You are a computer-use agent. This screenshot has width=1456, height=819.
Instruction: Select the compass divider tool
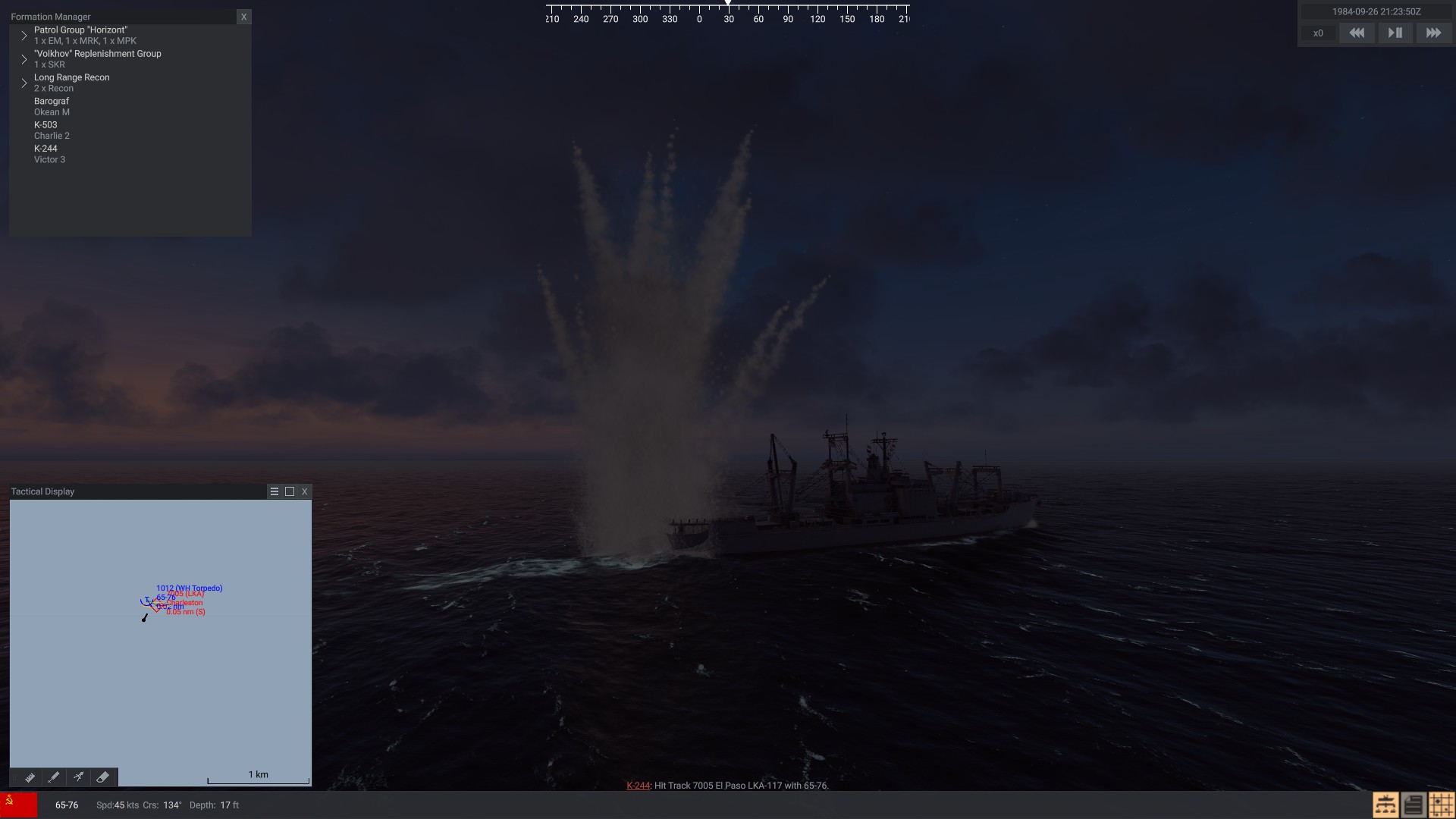[78, 777]
